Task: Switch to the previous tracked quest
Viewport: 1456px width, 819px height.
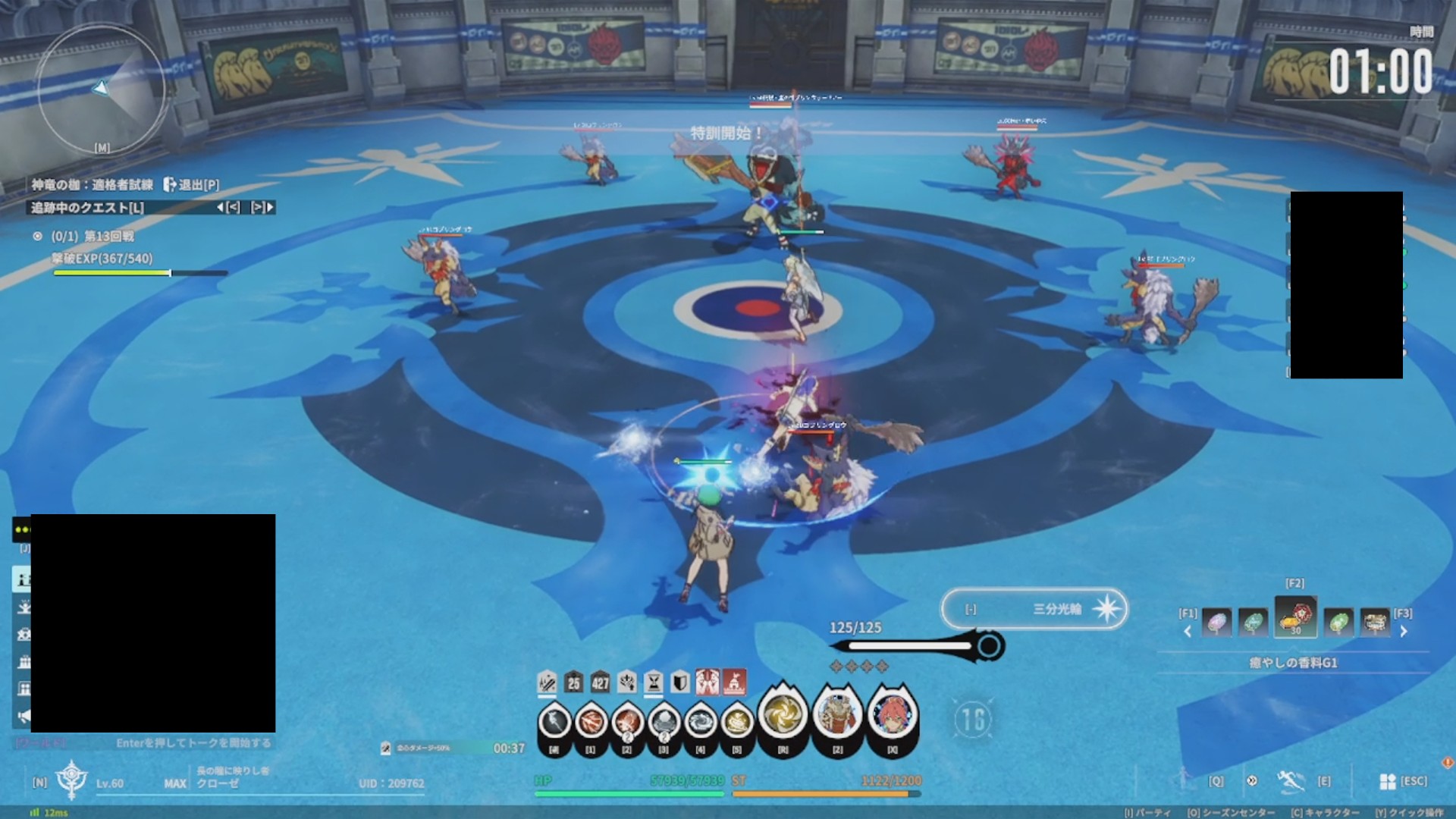Action: [x=228, y=207]
